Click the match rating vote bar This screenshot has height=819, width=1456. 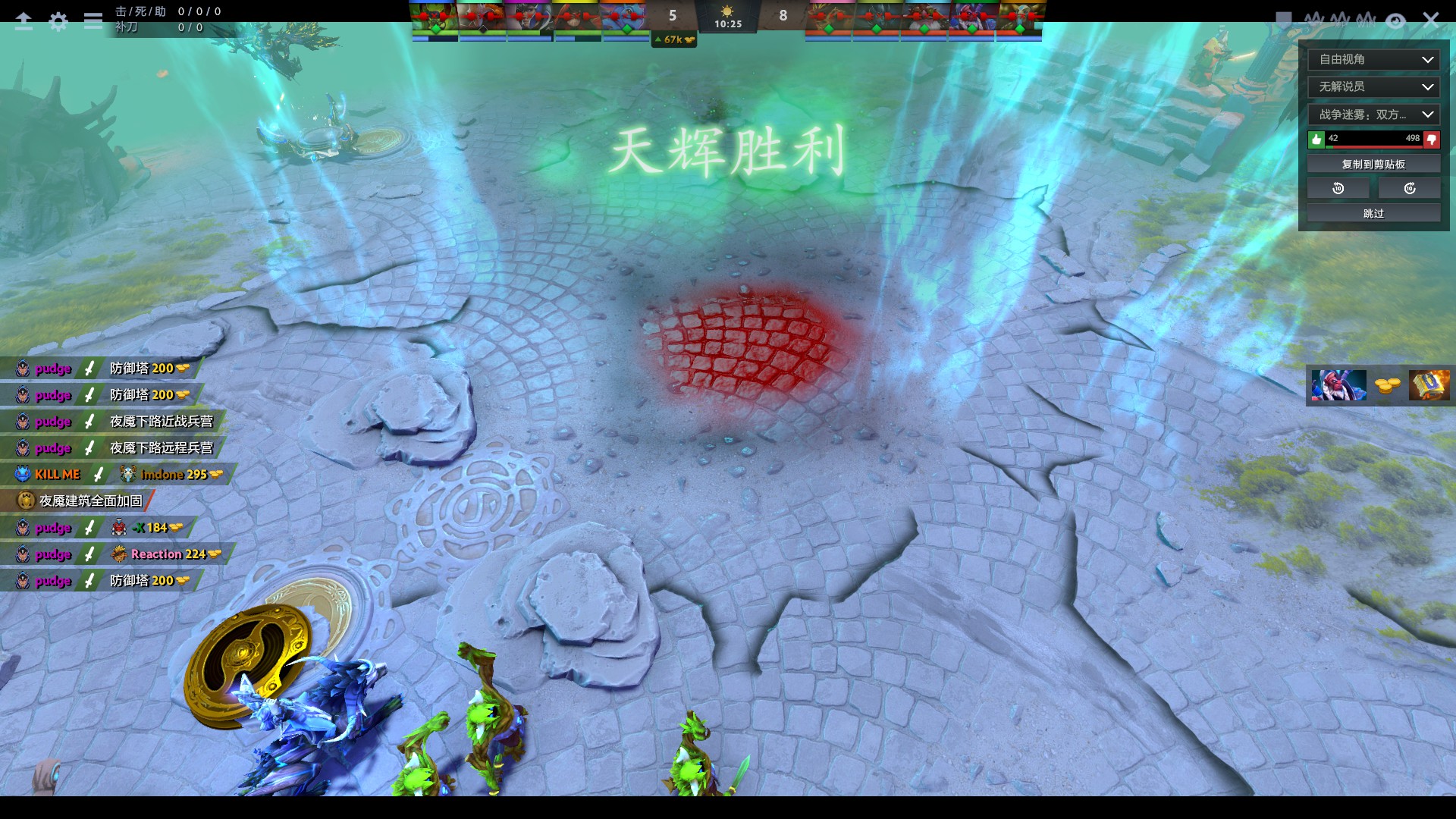(1373, 139)
